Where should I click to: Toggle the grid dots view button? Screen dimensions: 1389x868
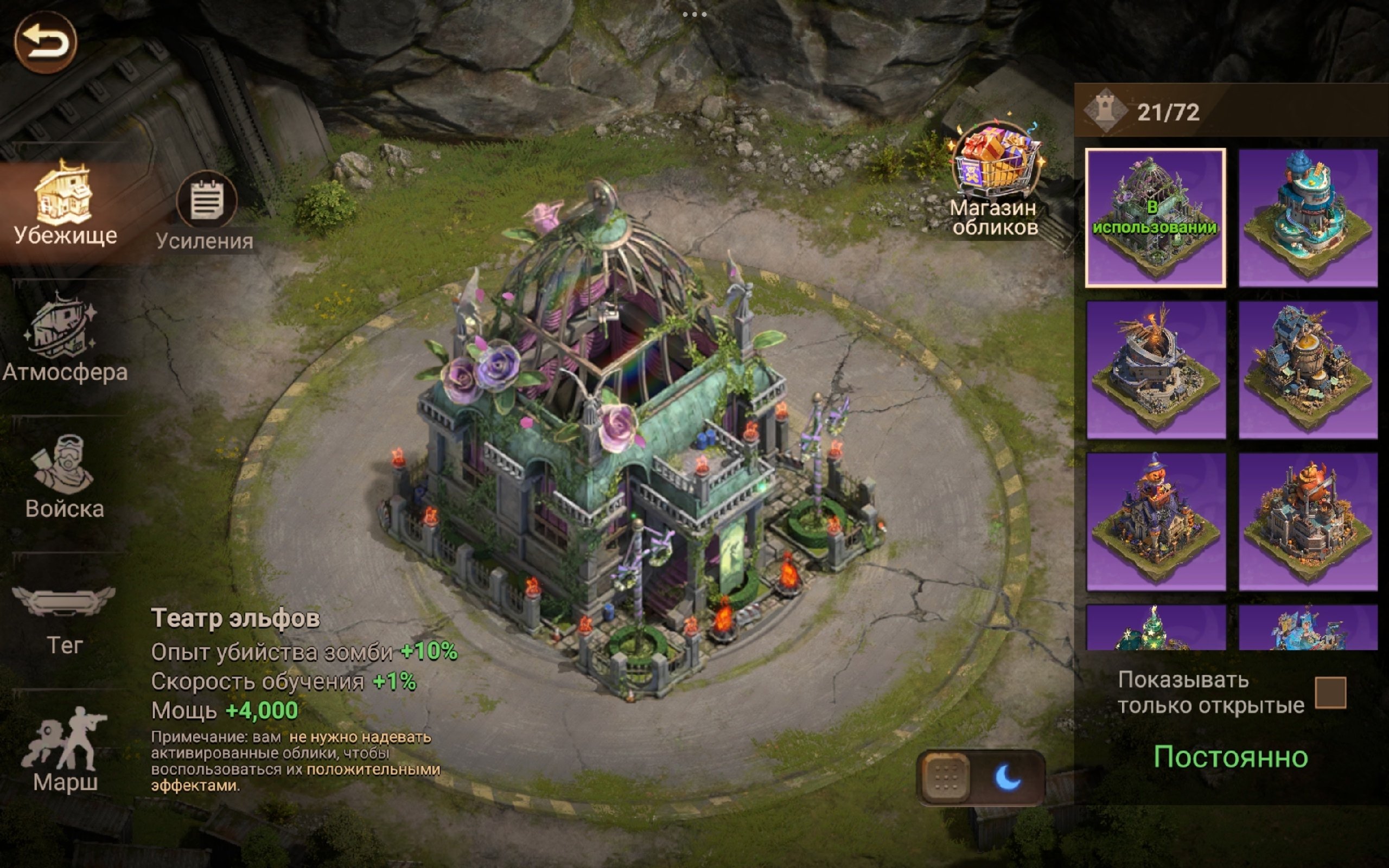(x=945, y=778)
